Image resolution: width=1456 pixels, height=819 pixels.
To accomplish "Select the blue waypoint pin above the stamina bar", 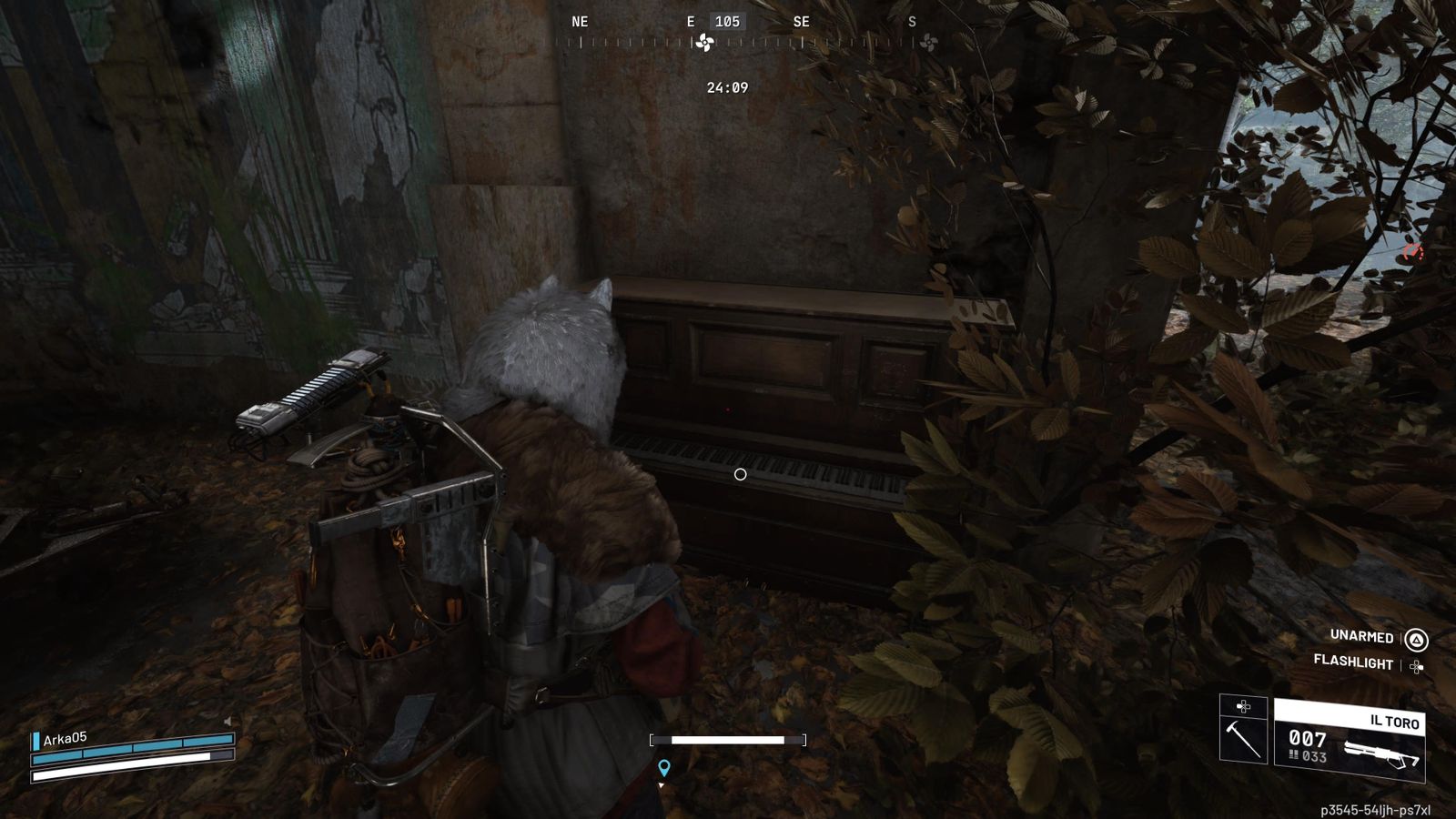I will [664, 767].
